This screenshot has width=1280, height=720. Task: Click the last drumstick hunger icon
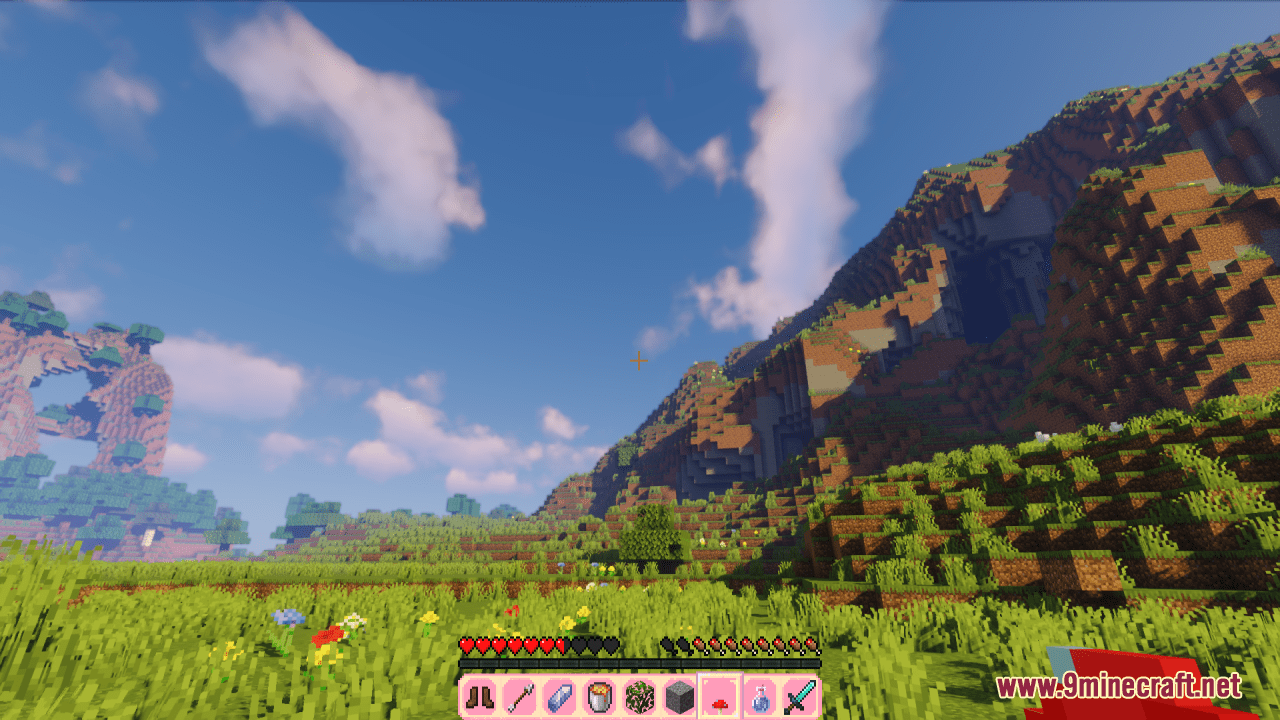coord(812,644)
